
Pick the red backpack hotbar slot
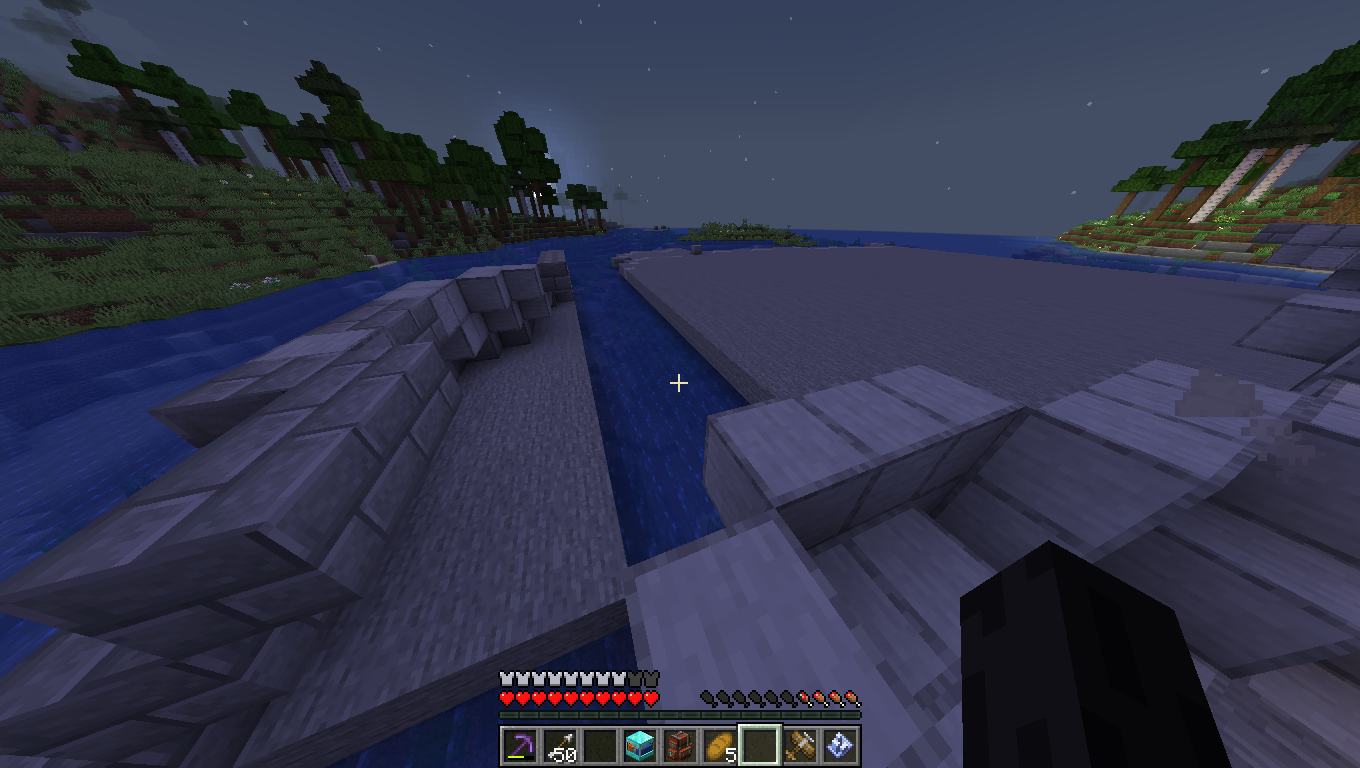(x=679, y=746)
